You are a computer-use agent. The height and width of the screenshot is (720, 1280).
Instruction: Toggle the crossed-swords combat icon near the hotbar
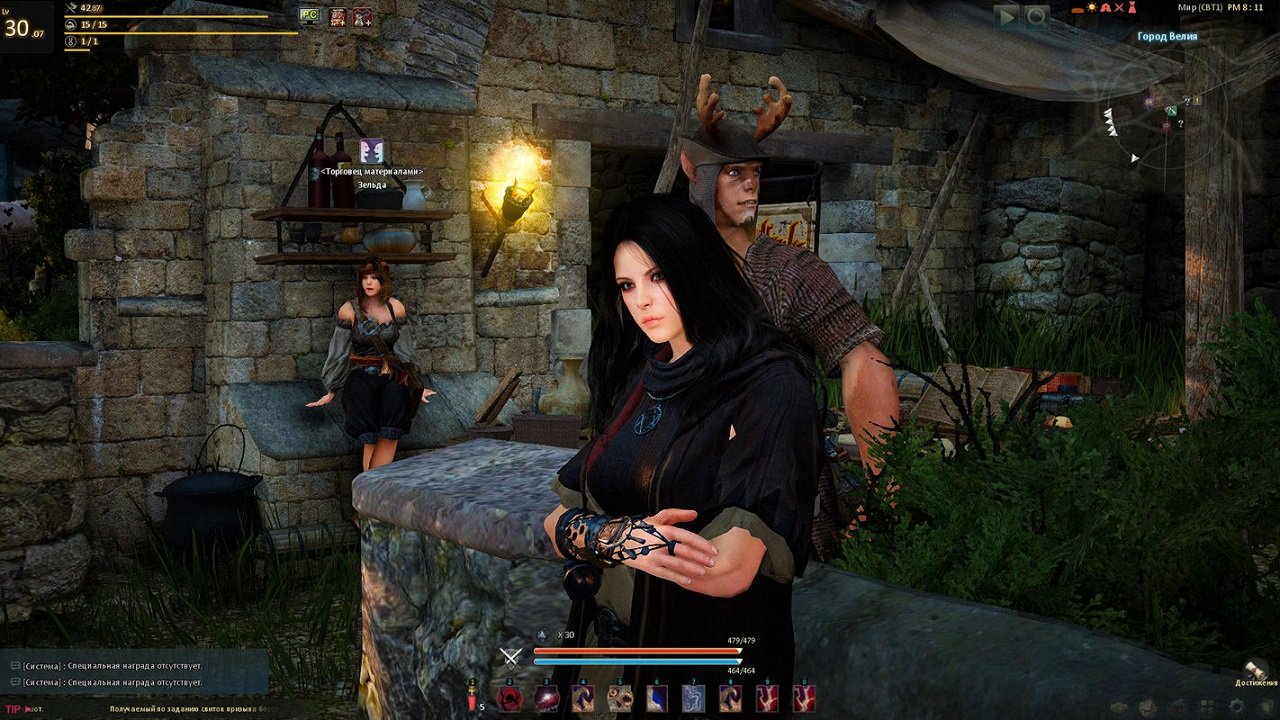point(509,657)
